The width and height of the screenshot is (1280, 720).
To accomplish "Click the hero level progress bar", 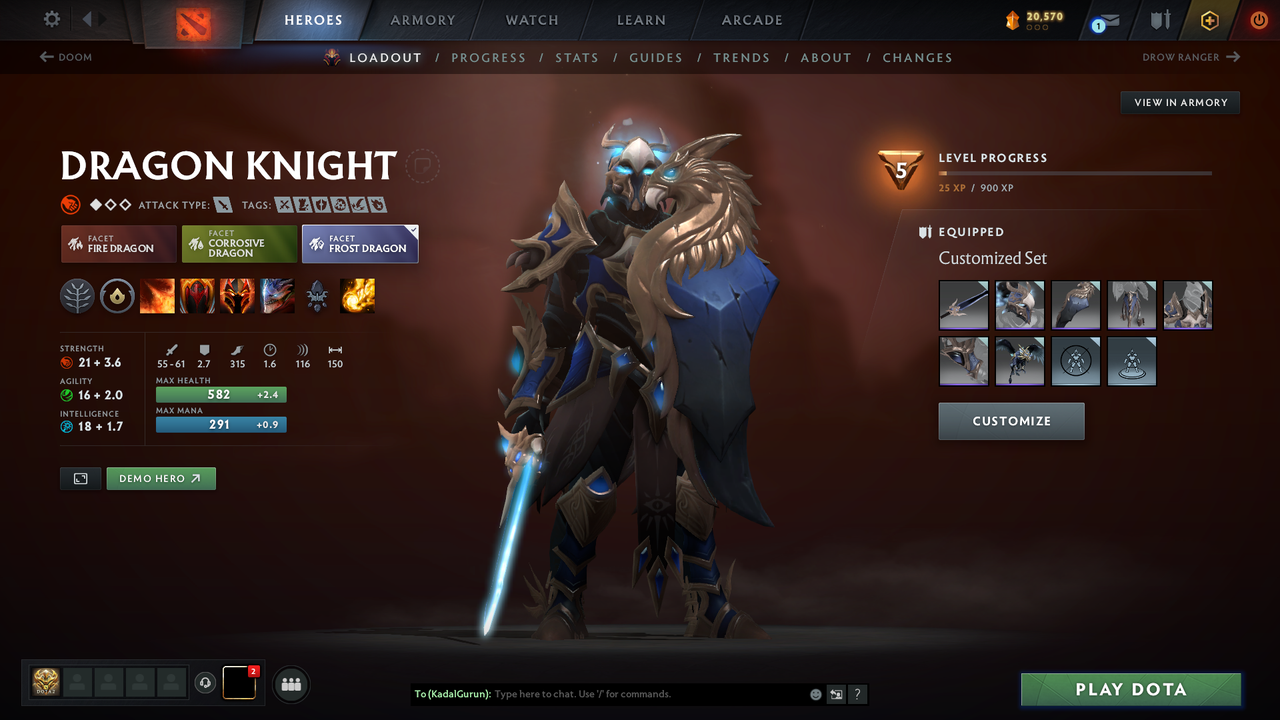I will pos(1075,172).
